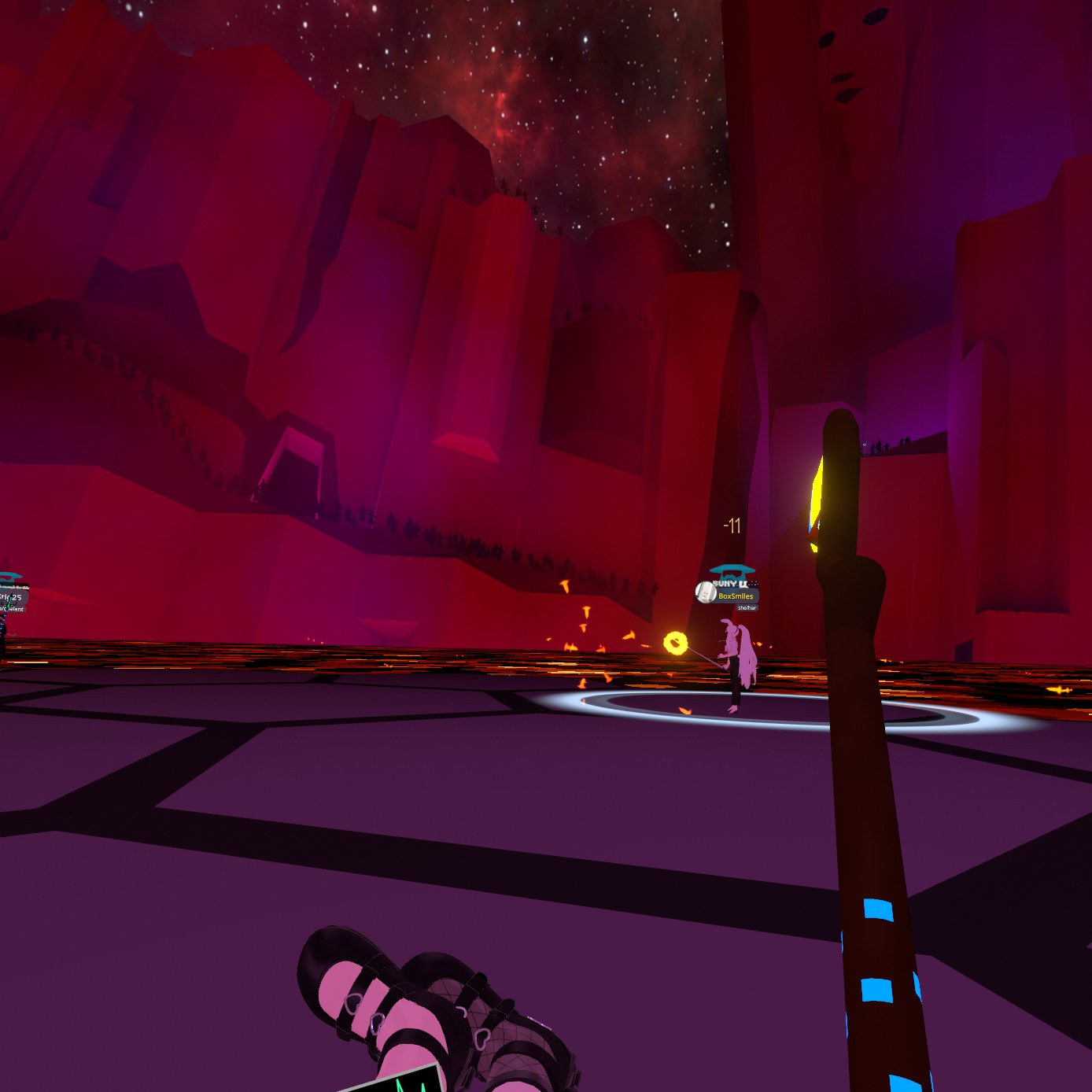
Task: Click BoxSmiles' round profile picture
Action: 706,592
